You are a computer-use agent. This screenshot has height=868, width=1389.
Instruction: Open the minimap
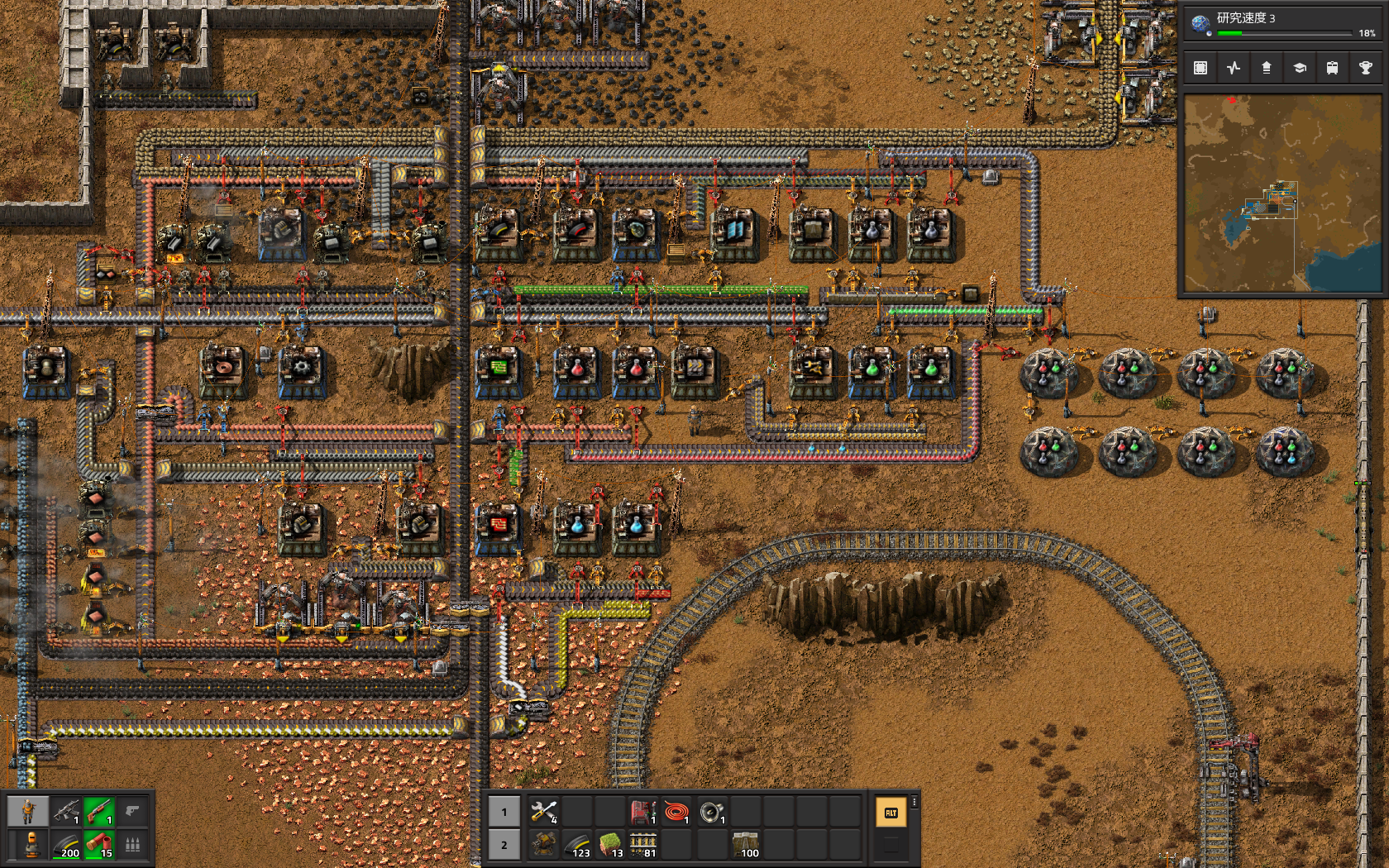(x=1282, y=193)
